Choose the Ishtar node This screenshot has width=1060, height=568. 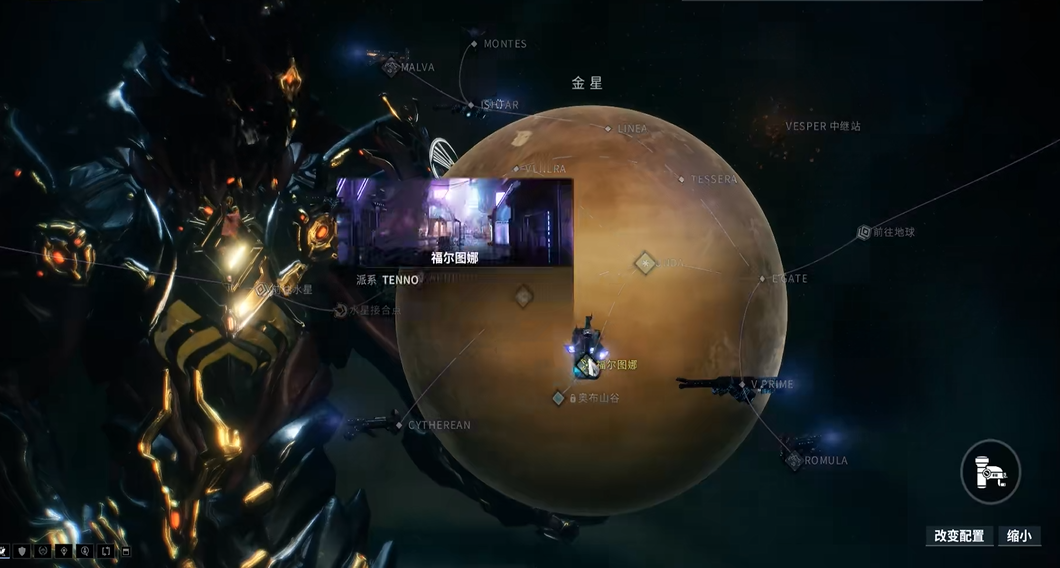[x=471, y=105]
